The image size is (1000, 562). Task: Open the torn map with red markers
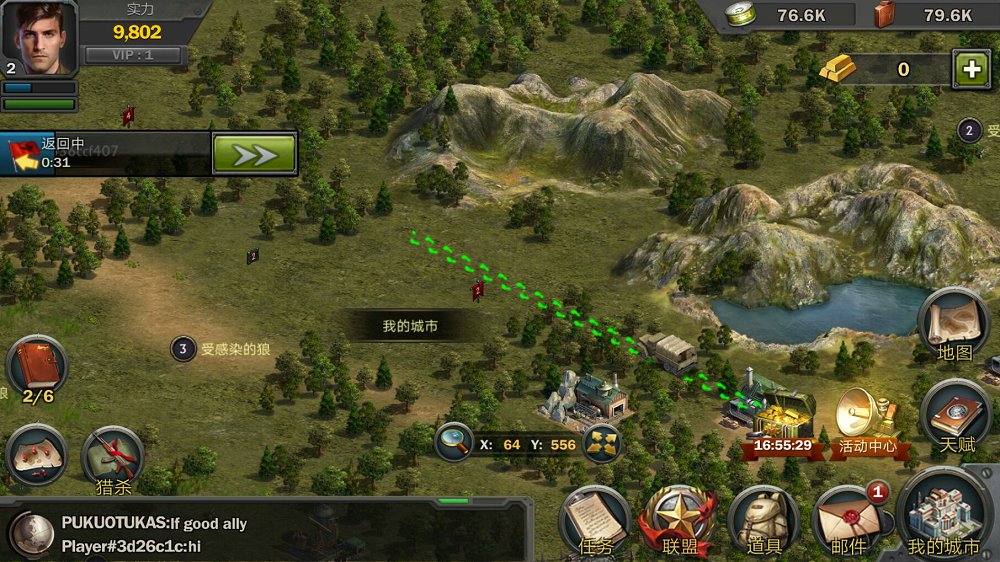click(36, 456)
